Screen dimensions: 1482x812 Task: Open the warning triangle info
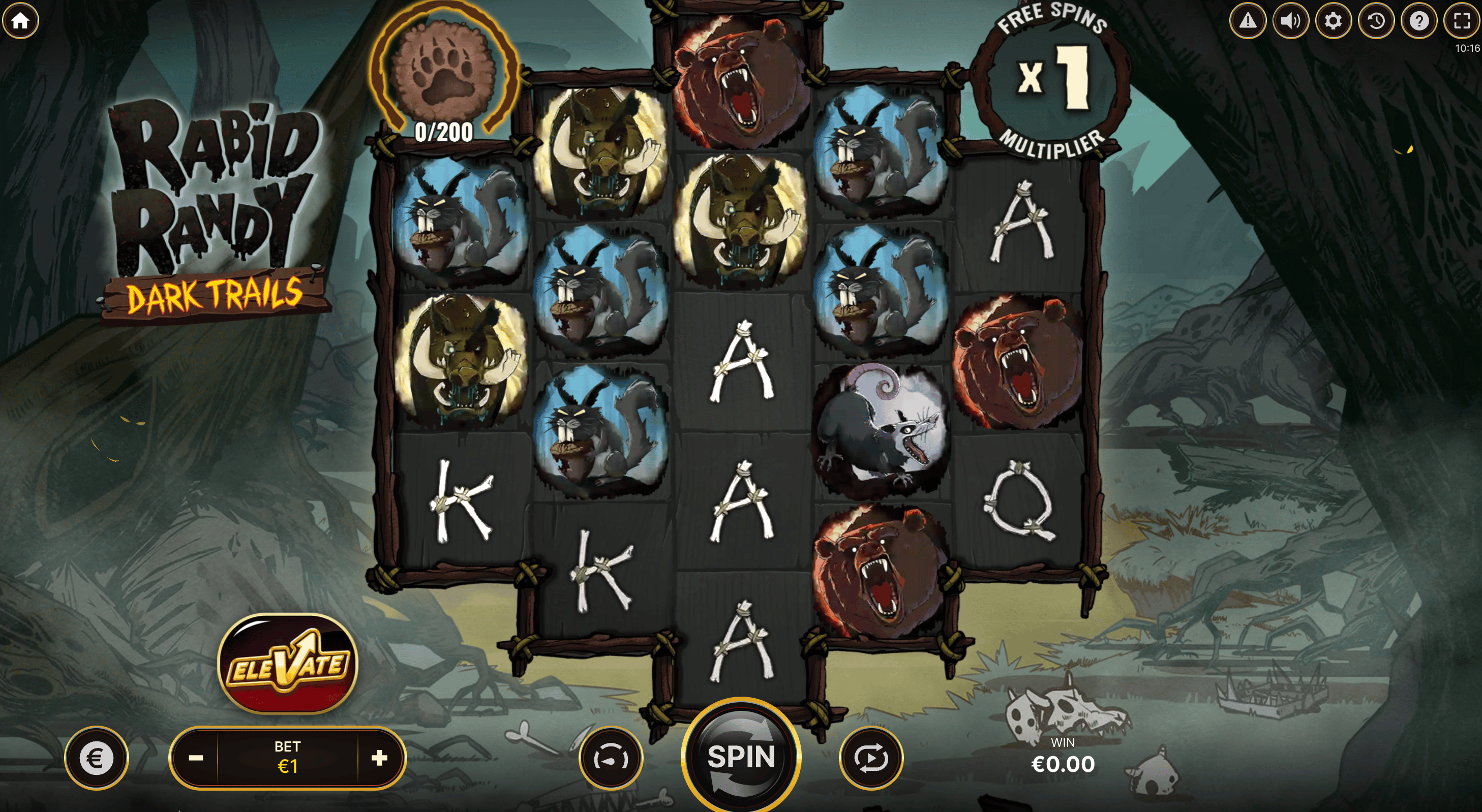[1247, 21]
